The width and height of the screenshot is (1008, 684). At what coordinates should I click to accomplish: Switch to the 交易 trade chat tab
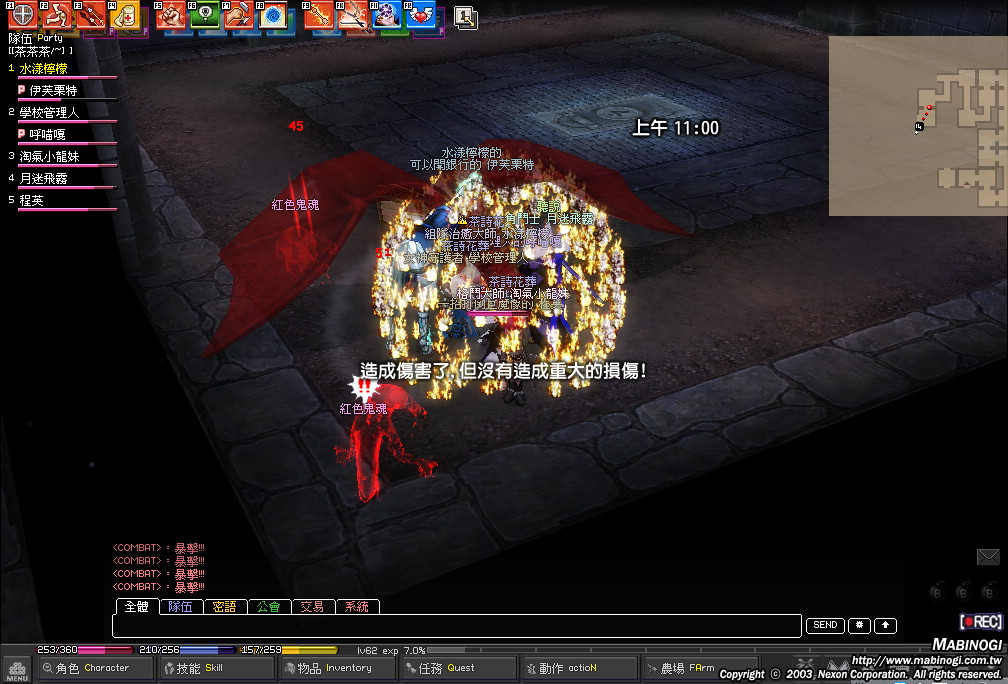pyautogui.click(x=313, y=607)
